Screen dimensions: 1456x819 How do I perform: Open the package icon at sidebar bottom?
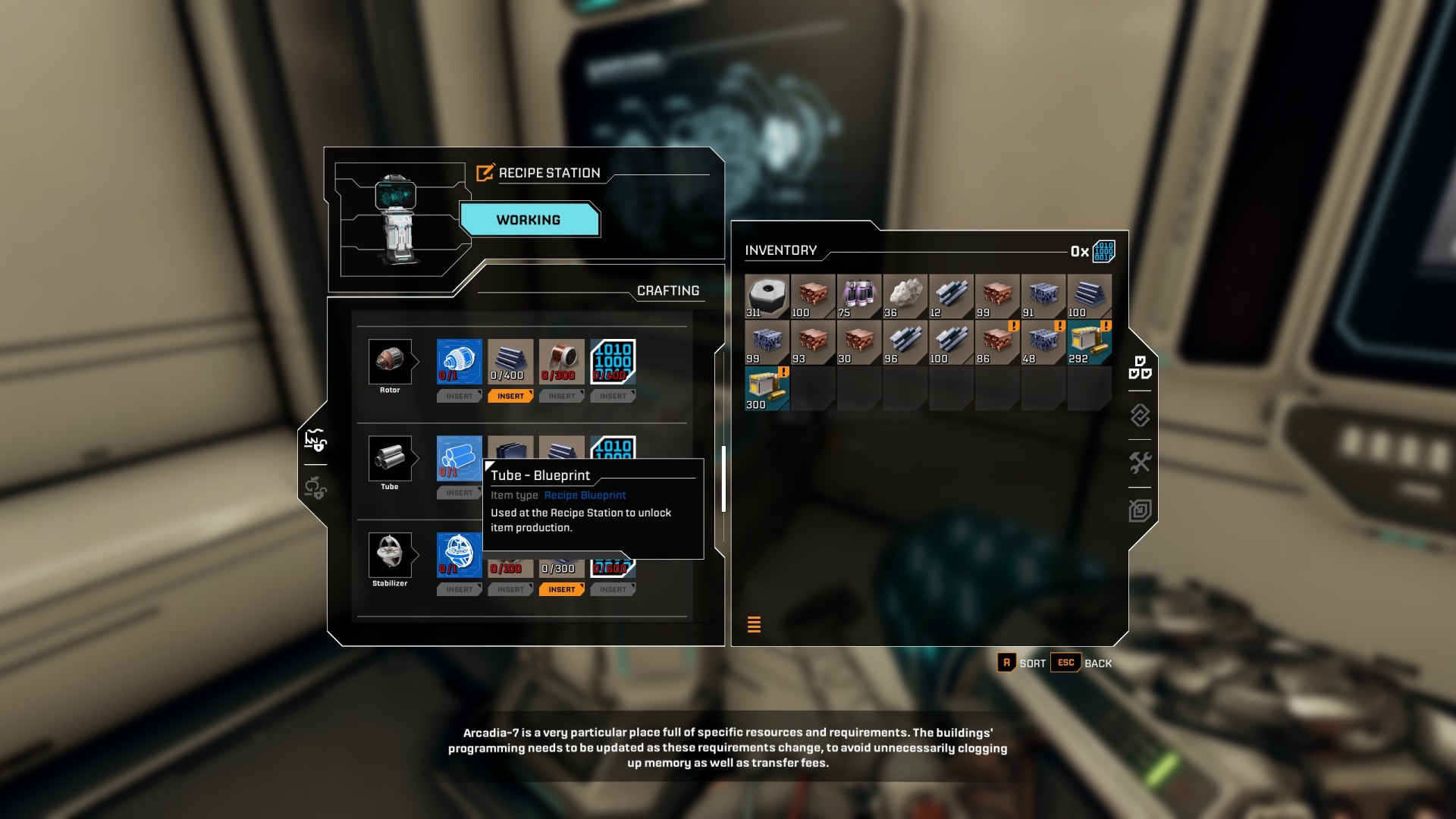(1140, 510)
